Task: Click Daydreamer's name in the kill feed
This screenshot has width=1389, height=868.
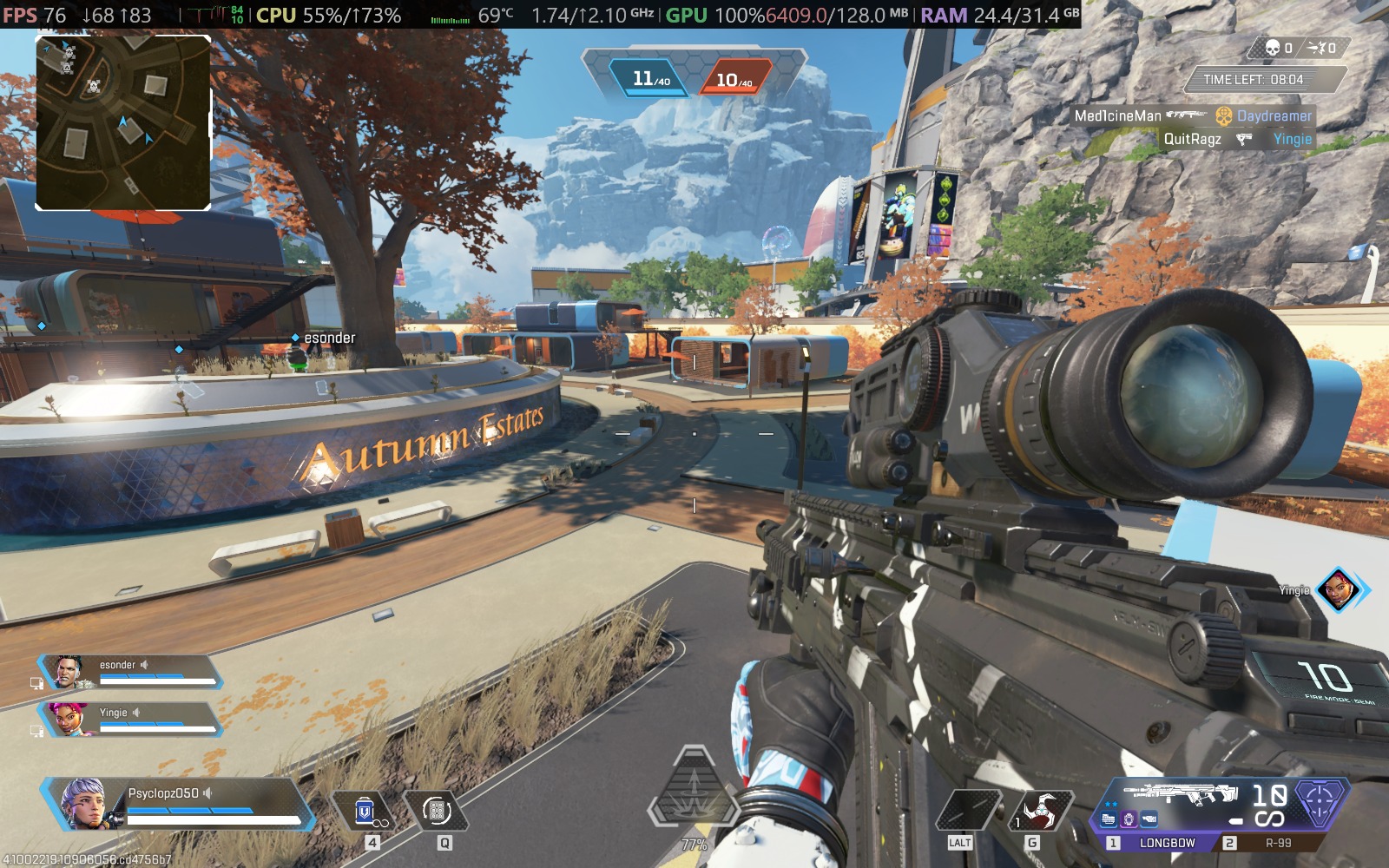Action: (x=1273, y=114)
